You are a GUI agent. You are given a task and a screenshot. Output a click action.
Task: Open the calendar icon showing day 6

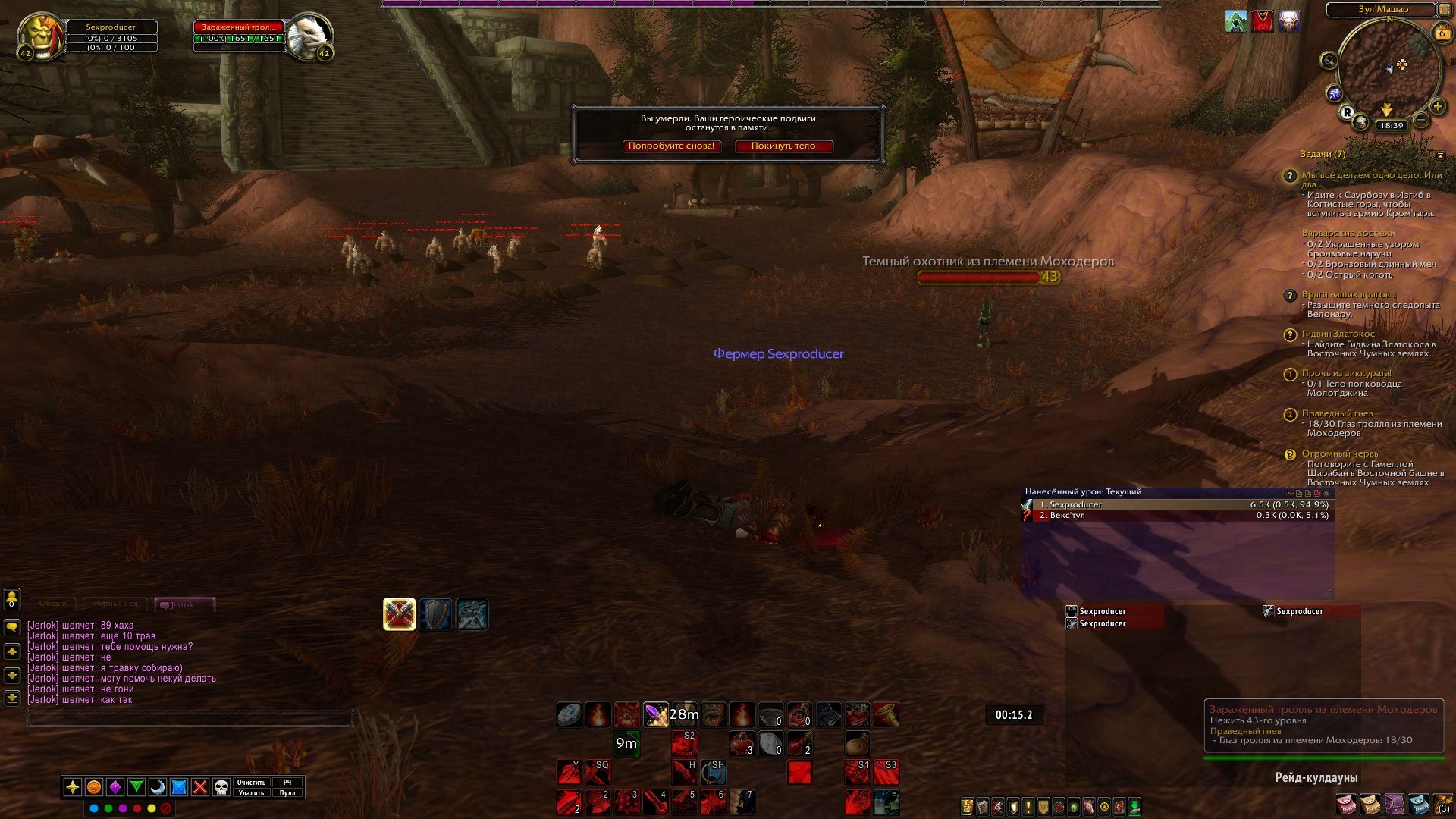click(1442, 33)
